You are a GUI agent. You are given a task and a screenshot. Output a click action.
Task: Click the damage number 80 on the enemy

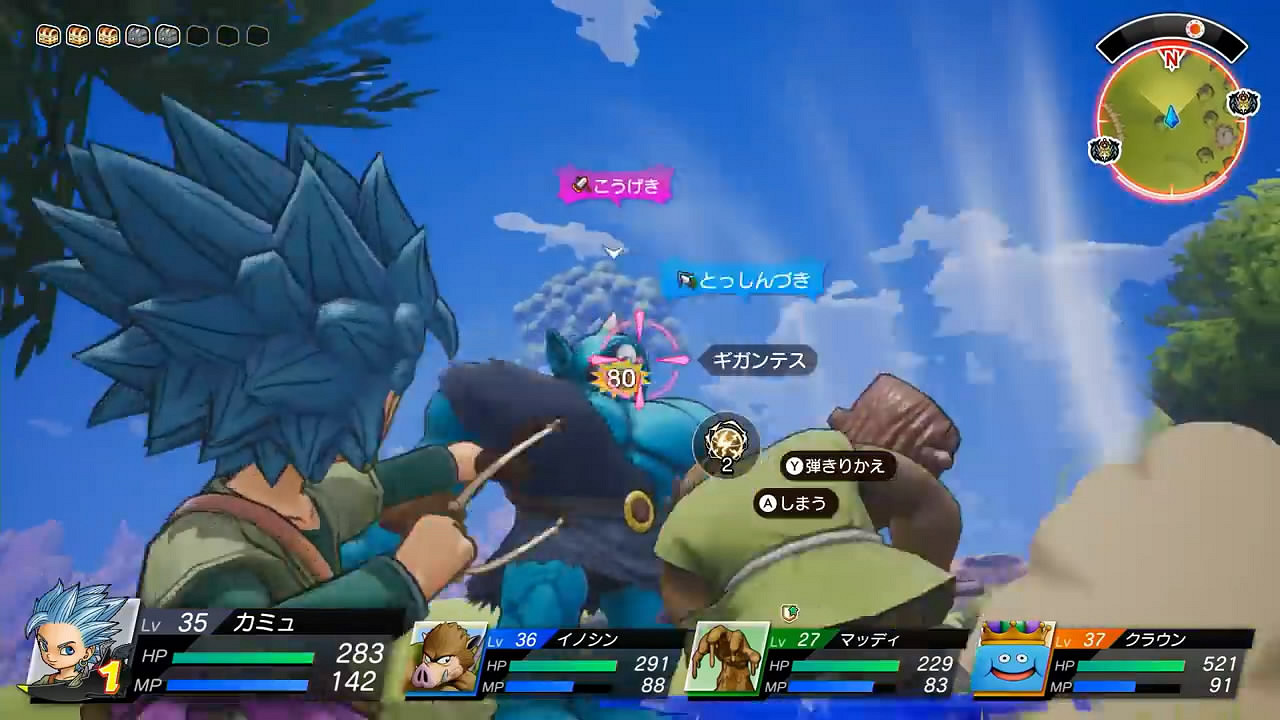coord(620,377)
